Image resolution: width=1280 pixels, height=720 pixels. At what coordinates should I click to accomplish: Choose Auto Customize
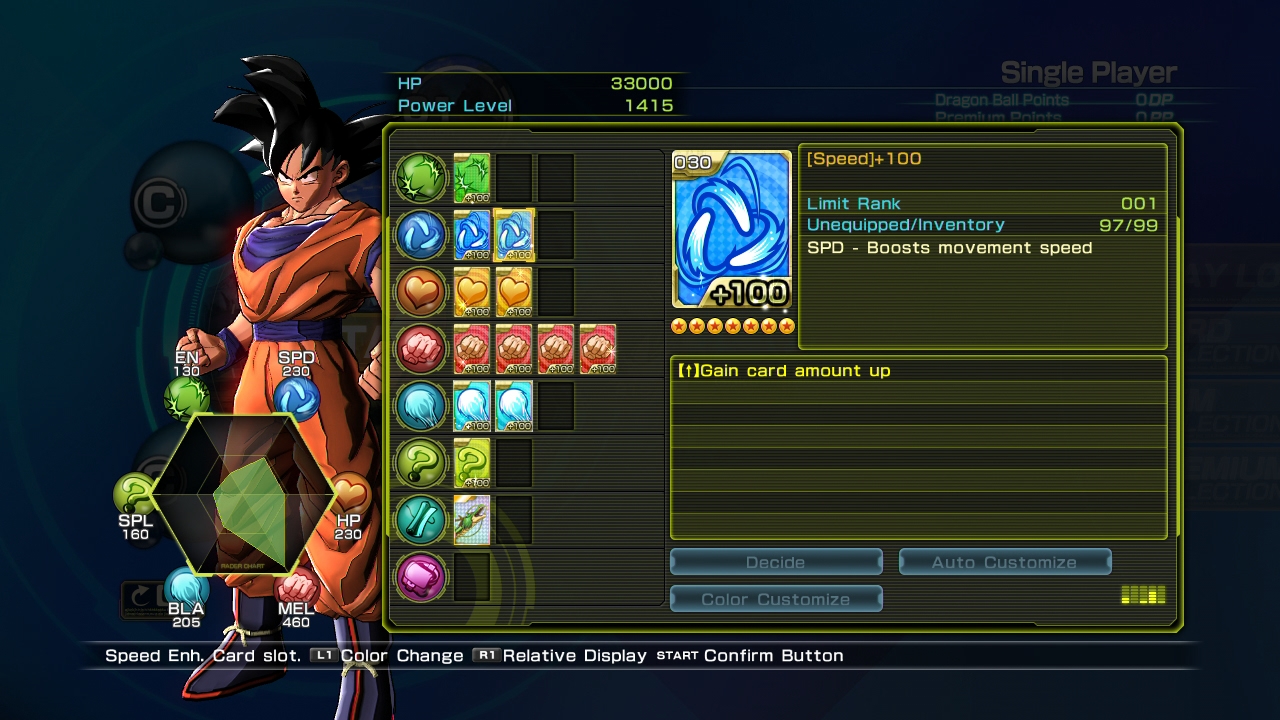click(x=1004, y=562)
